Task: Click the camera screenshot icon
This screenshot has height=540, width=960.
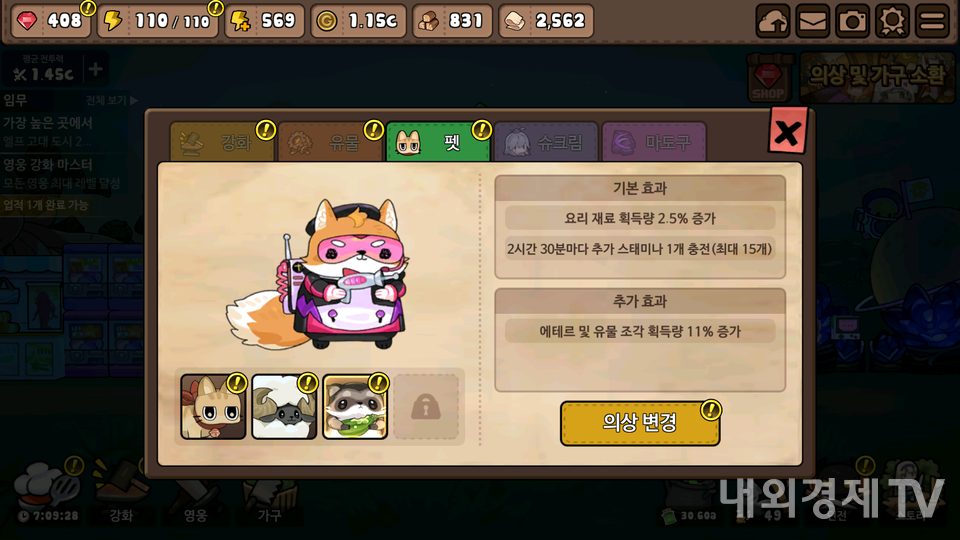Action: pyautogui.click(x=852, y=21)
